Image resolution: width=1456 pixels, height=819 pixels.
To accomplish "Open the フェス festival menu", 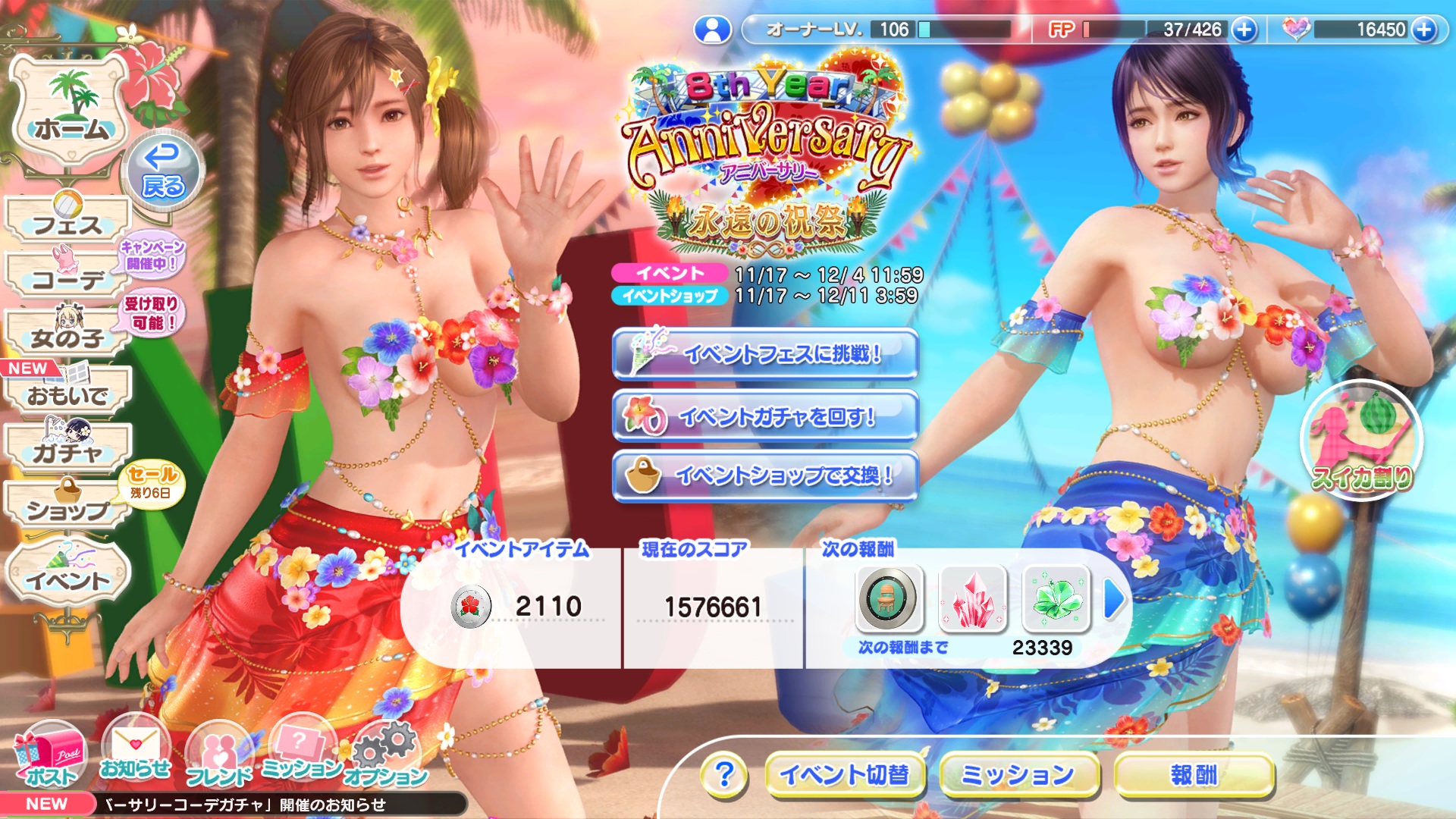I will click(x=68, y=220).
